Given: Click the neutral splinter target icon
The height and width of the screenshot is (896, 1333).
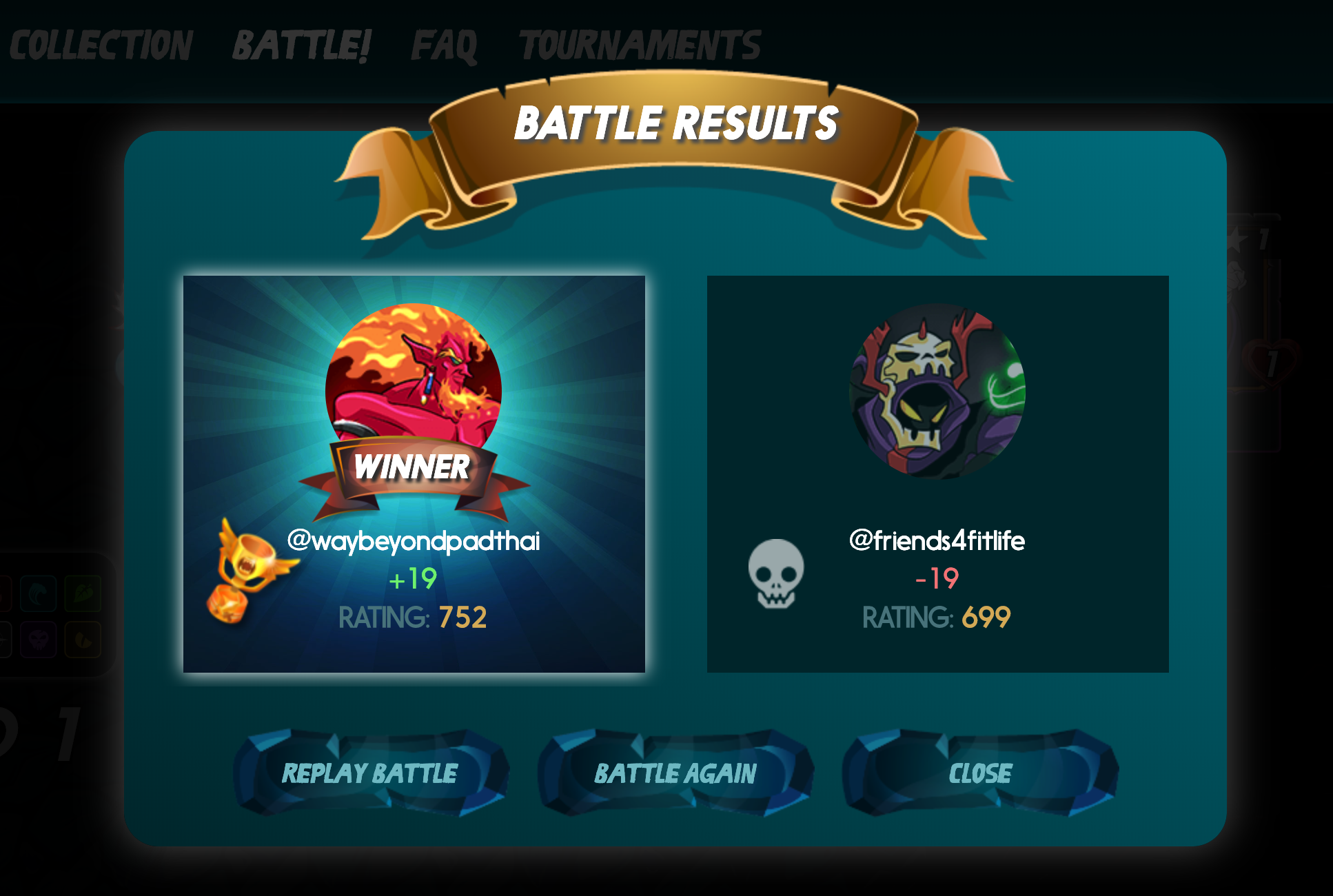Looking at the screenshot, I should pos(3,640).
